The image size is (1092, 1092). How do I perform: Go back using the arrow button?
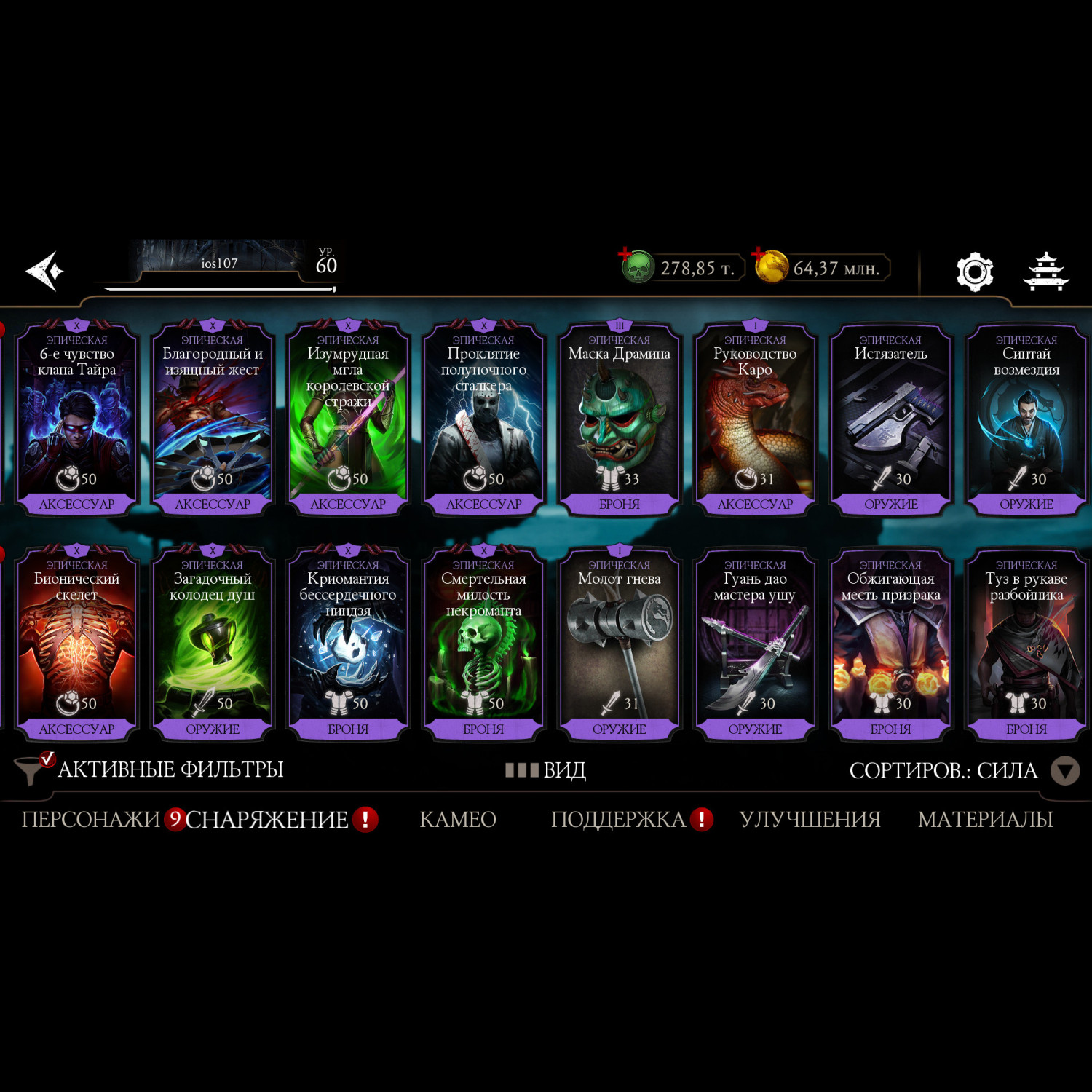point(45,272)
